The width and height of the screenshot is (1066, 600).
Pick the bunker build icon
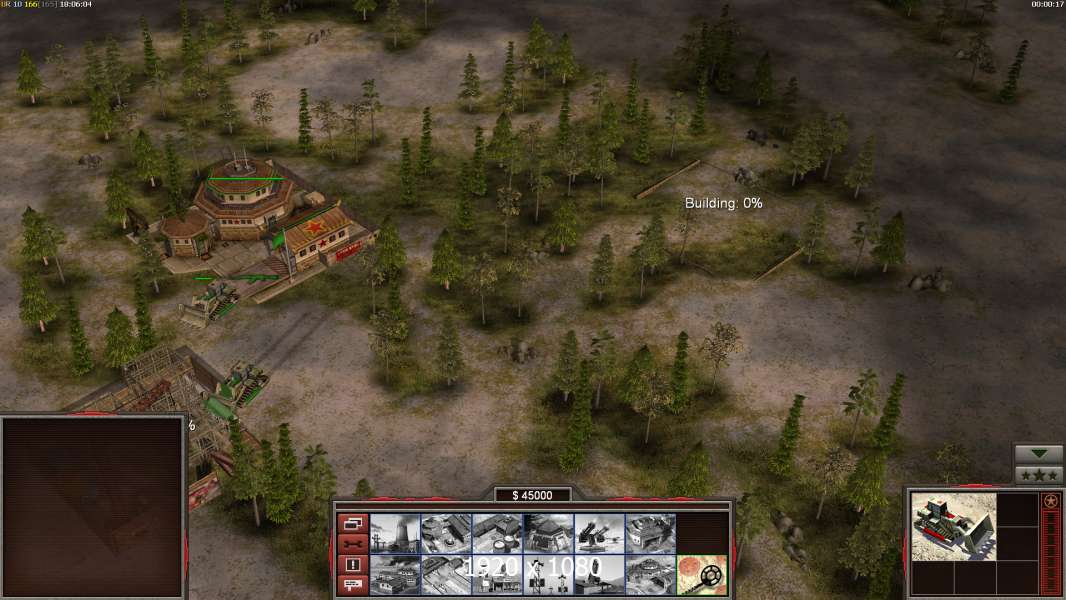(x=550, y=533)
